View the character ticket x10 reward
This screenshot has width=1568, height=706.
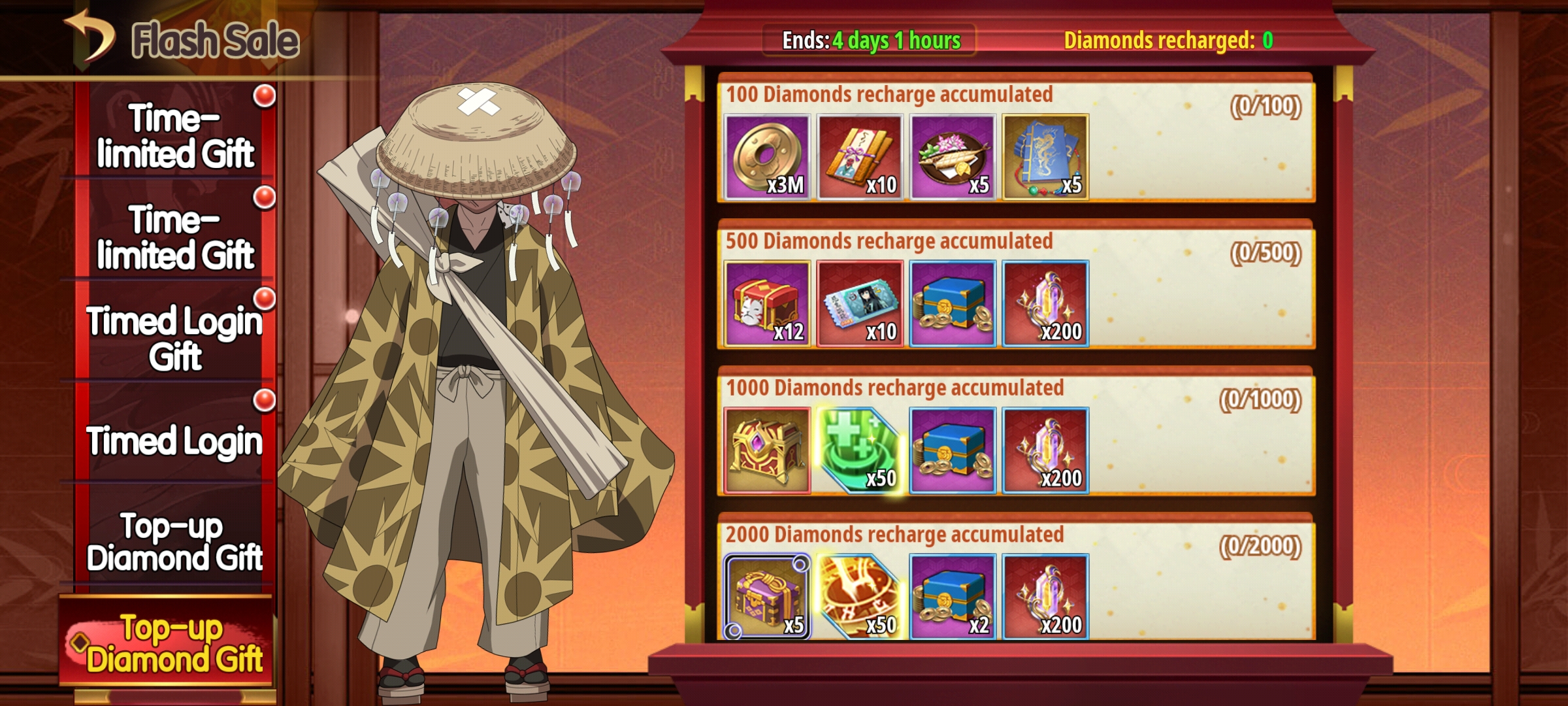pyautogui.click(x=860, y=304)
